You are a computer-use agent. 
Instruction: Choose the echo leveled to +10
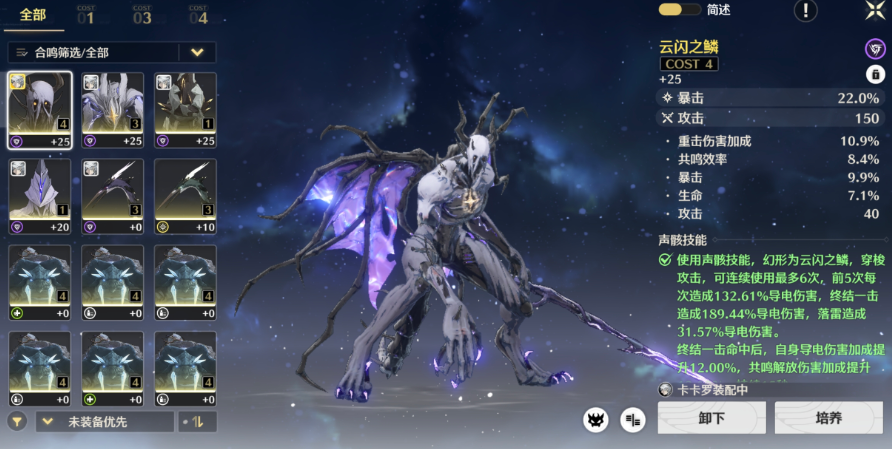click(185, 196)
